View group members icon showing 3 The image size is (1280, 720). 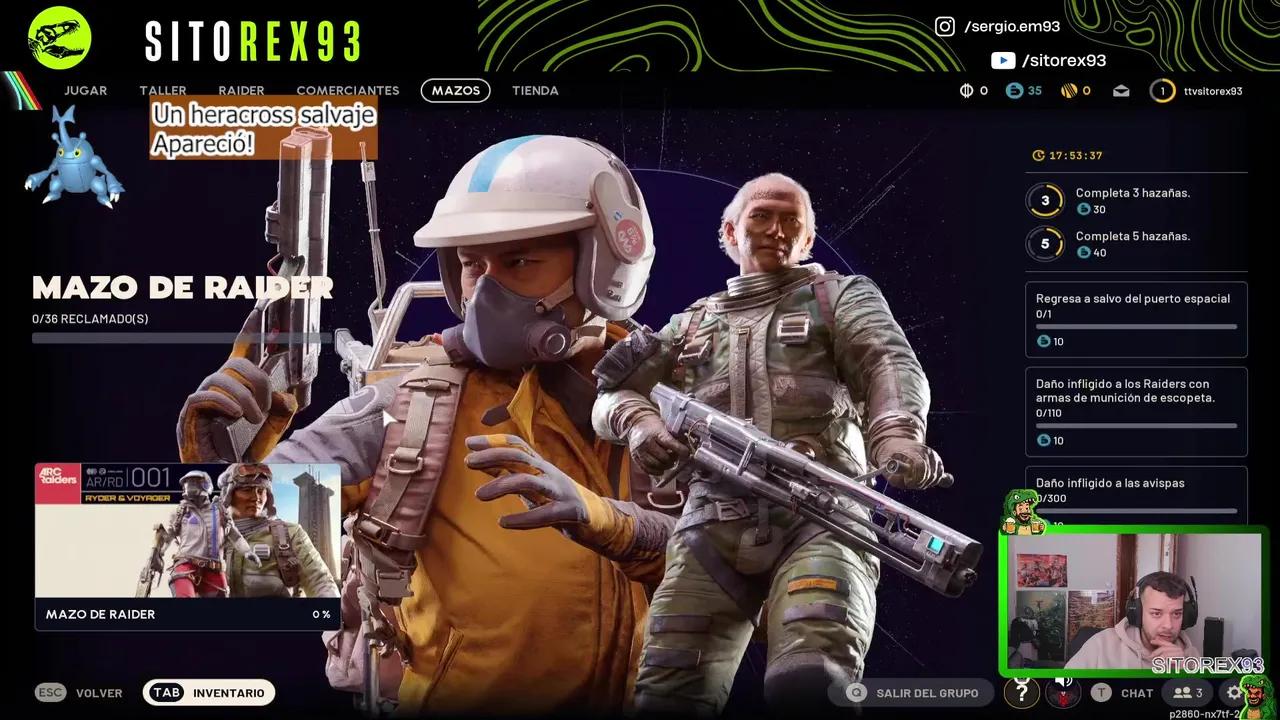tap(1184, 692)
